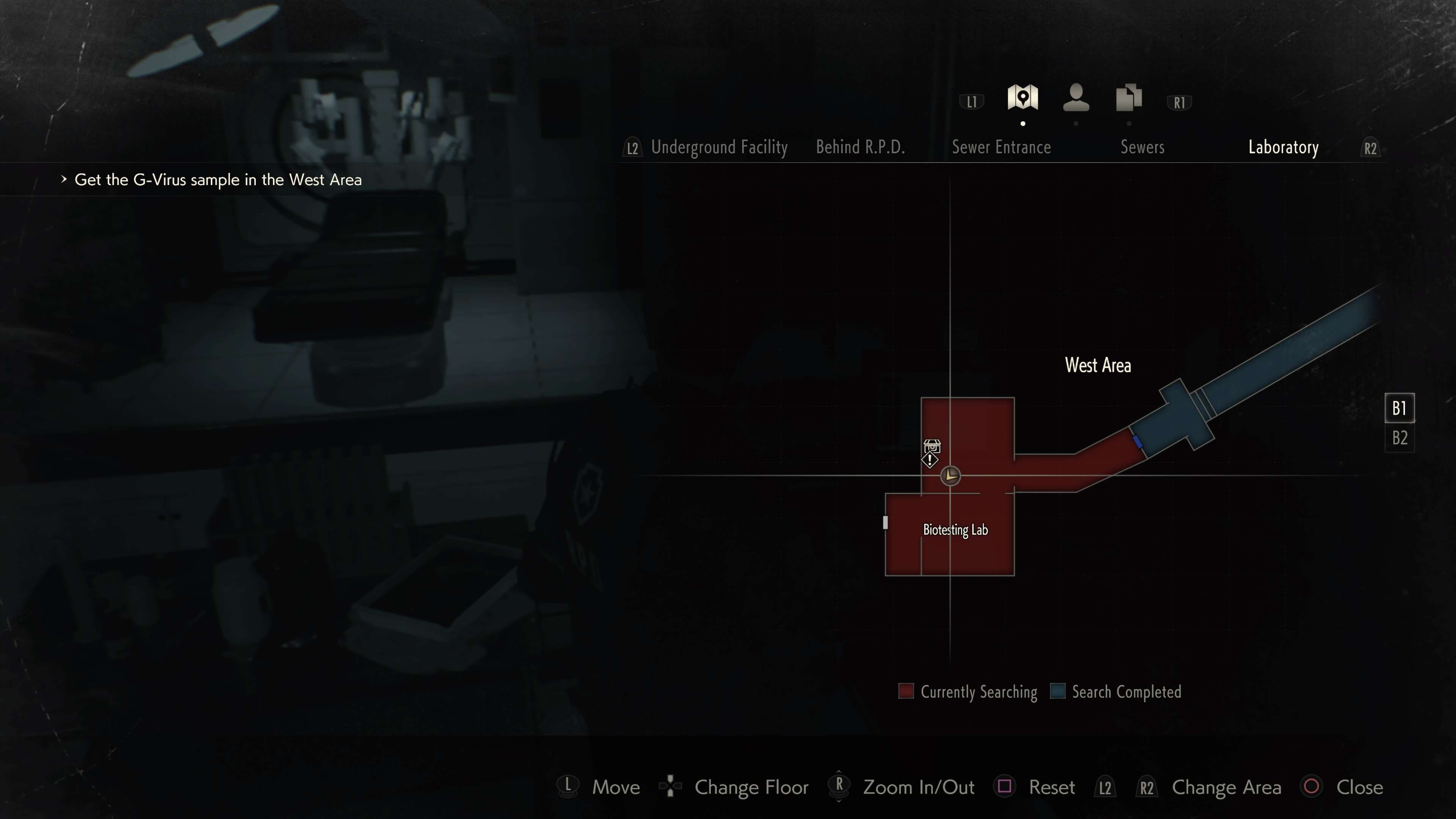
Task: Select the G-Virus sample objective text
Action: coord(218,180)
